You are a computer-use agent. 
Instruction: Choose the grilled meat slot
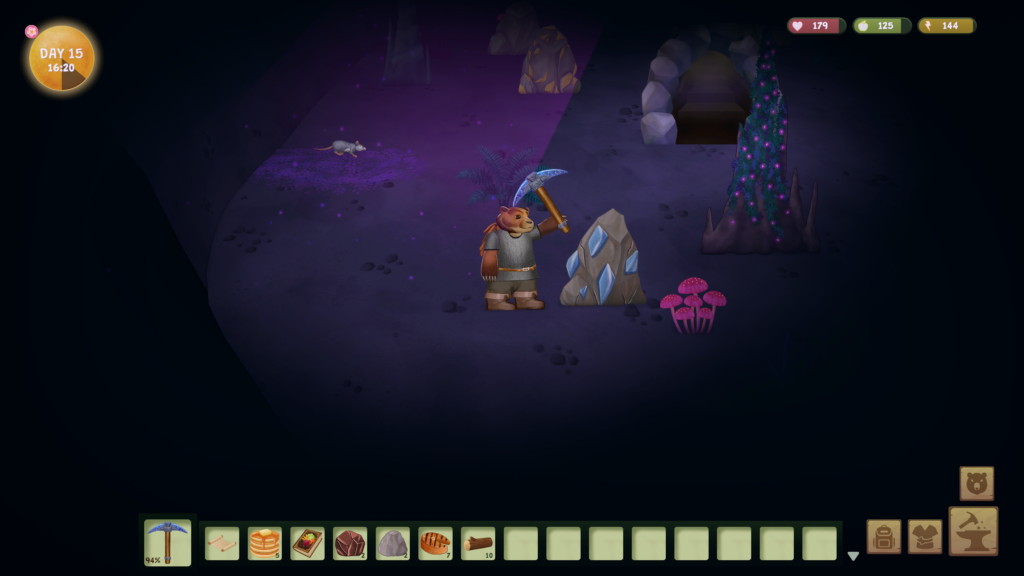[435, 543]
